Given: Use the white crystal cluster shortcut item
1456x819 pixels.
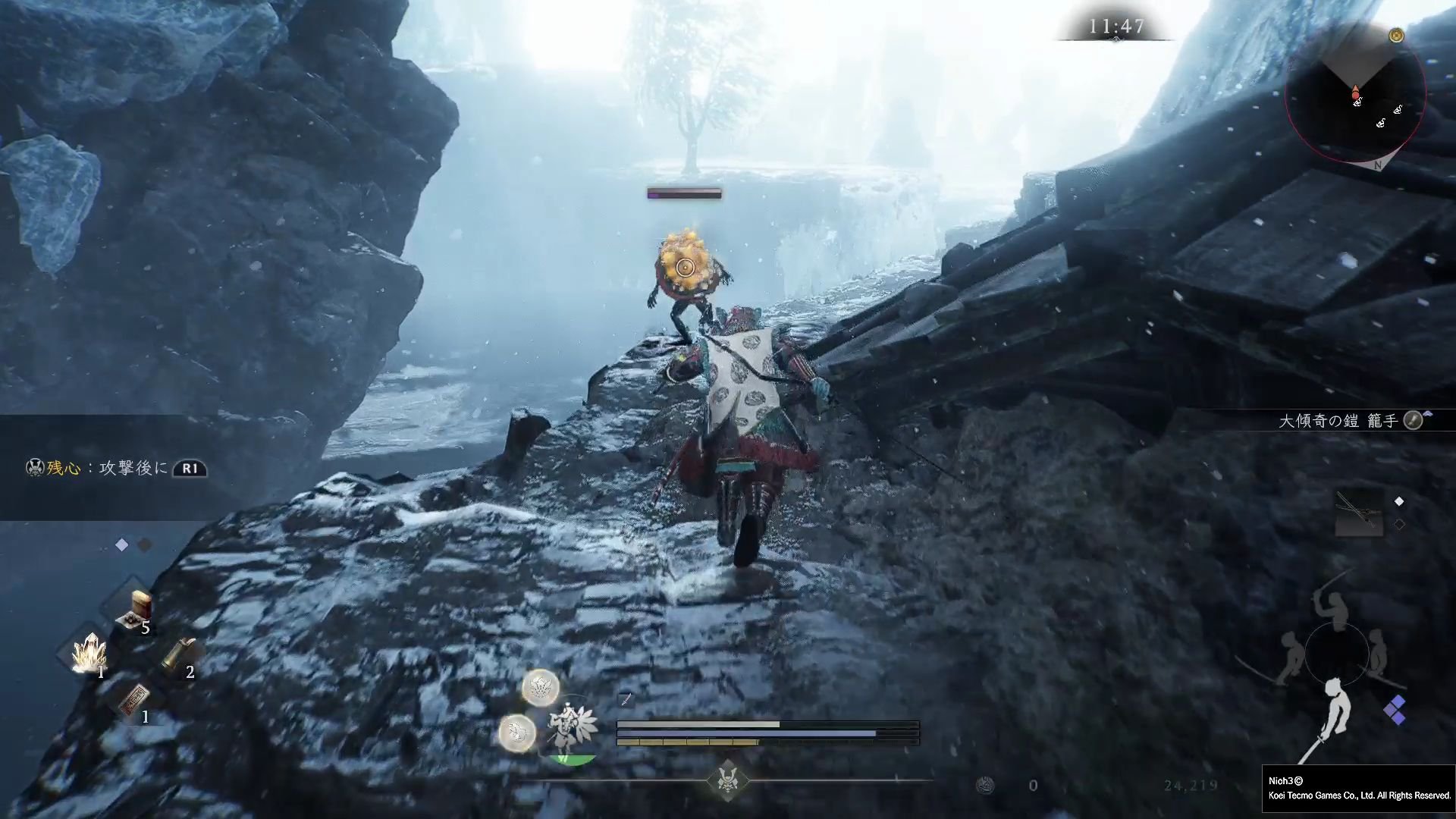Looking at the screenshot, I should (89, 654).
